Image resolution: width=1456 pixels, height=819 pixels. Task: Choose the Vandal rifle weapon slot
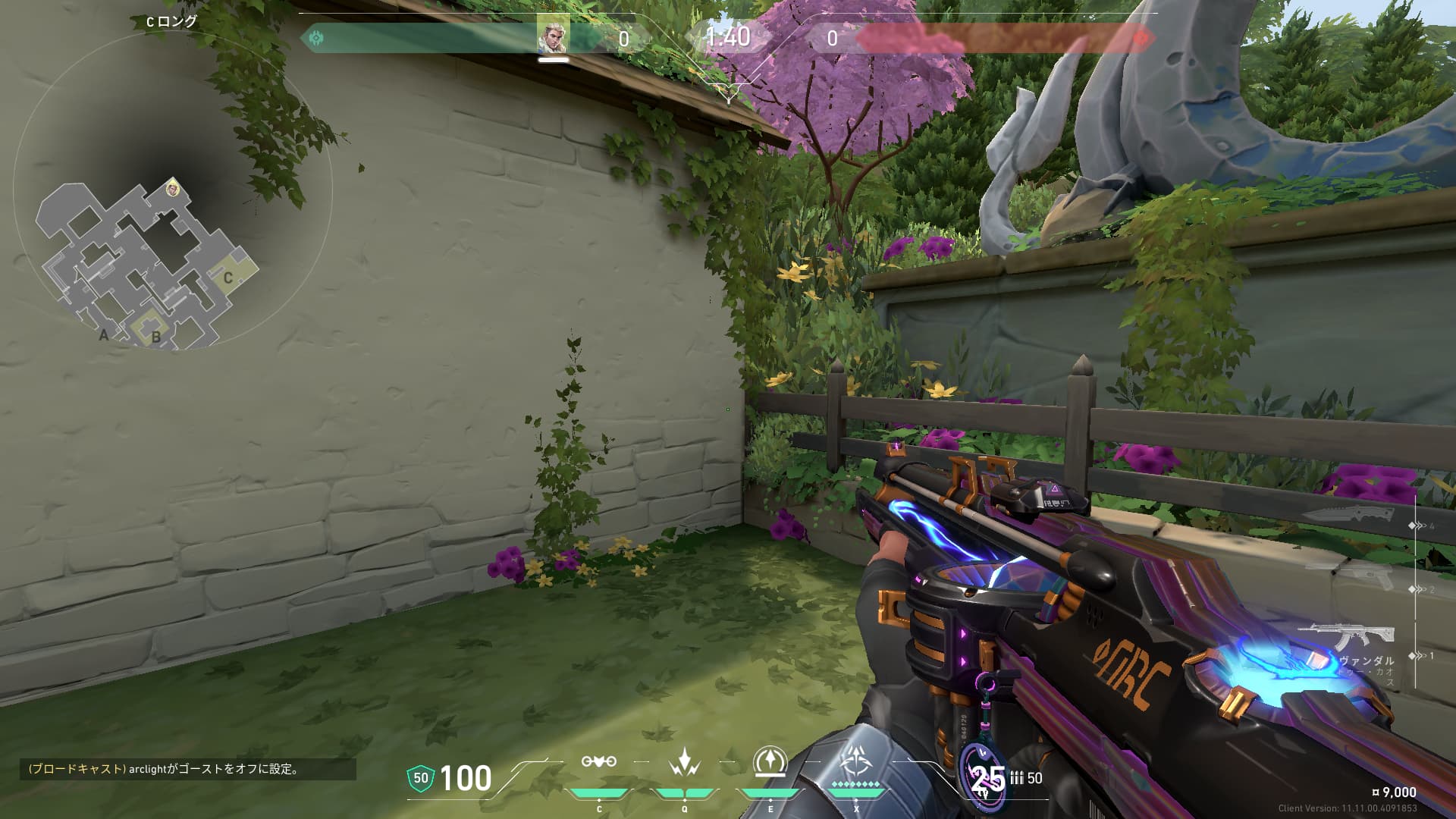(x=1346, y=636)
